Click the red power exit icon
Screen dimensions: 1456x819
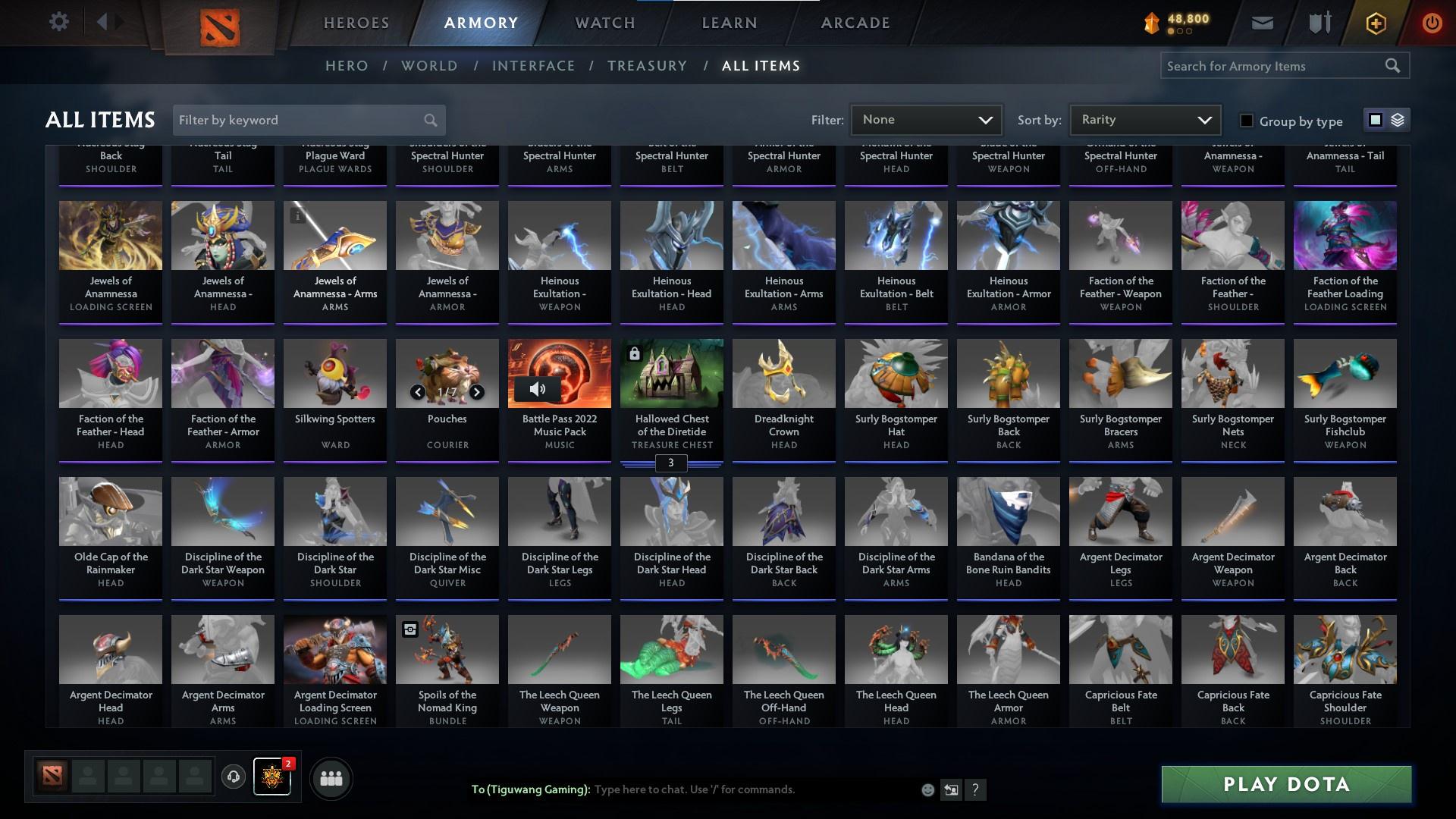pos(1432,22)
